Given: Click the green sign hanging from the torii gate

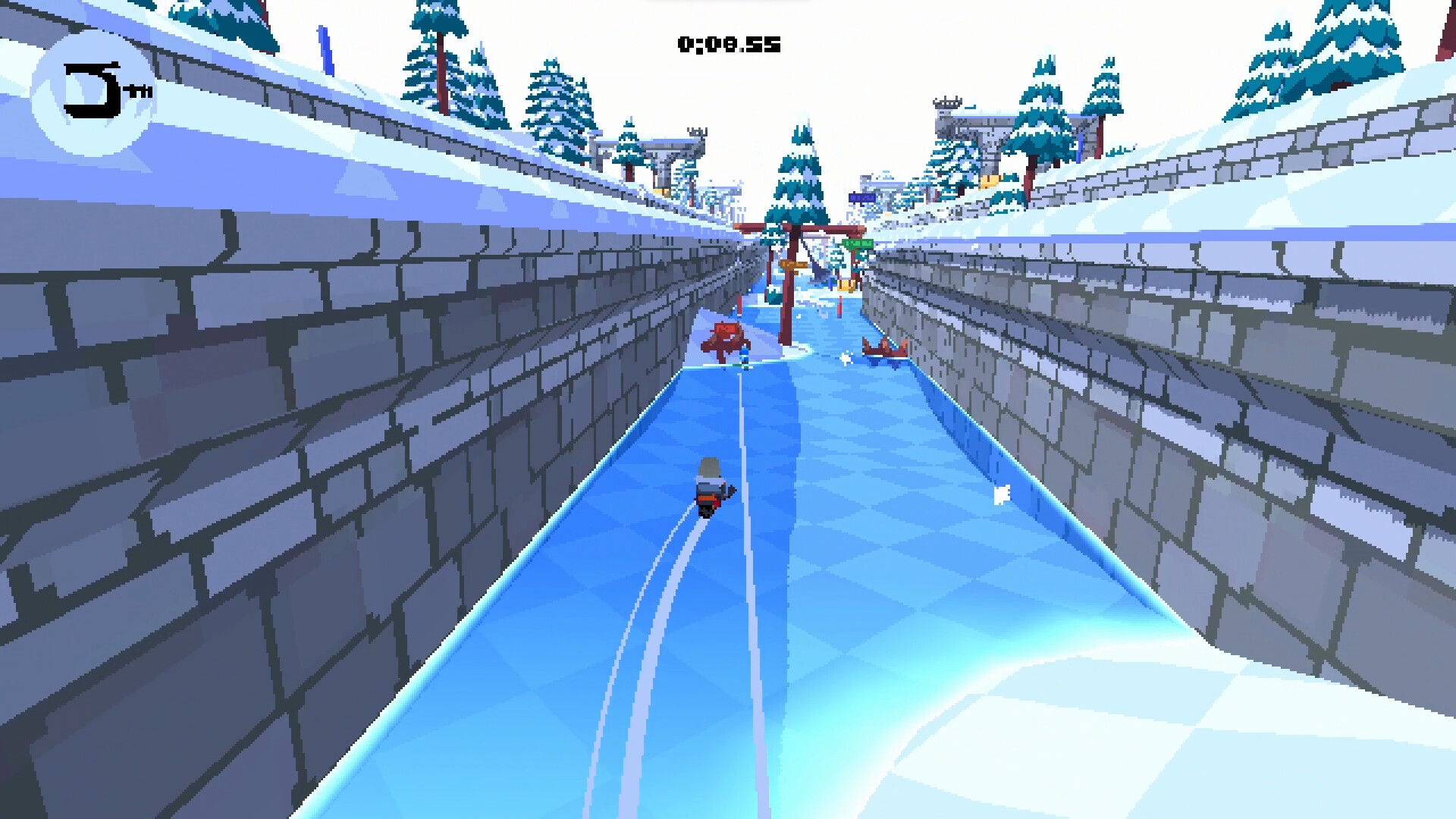Looking at the screenshot, I should point(857,243).
